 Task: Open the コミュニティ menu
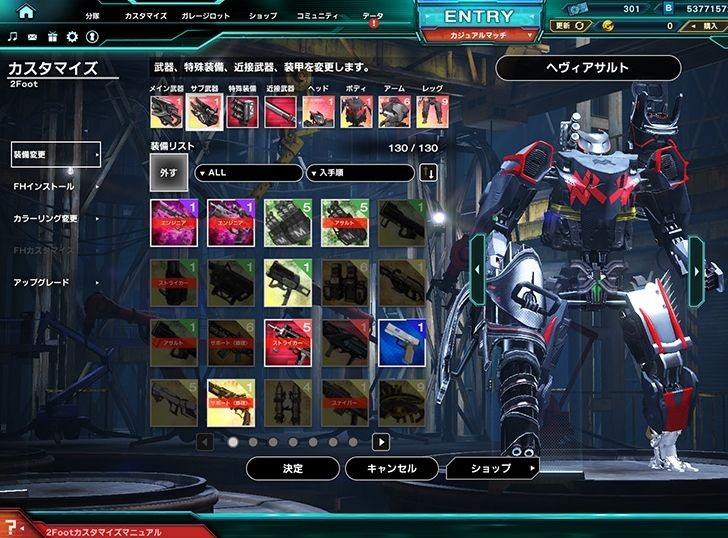tap(318, 16)
